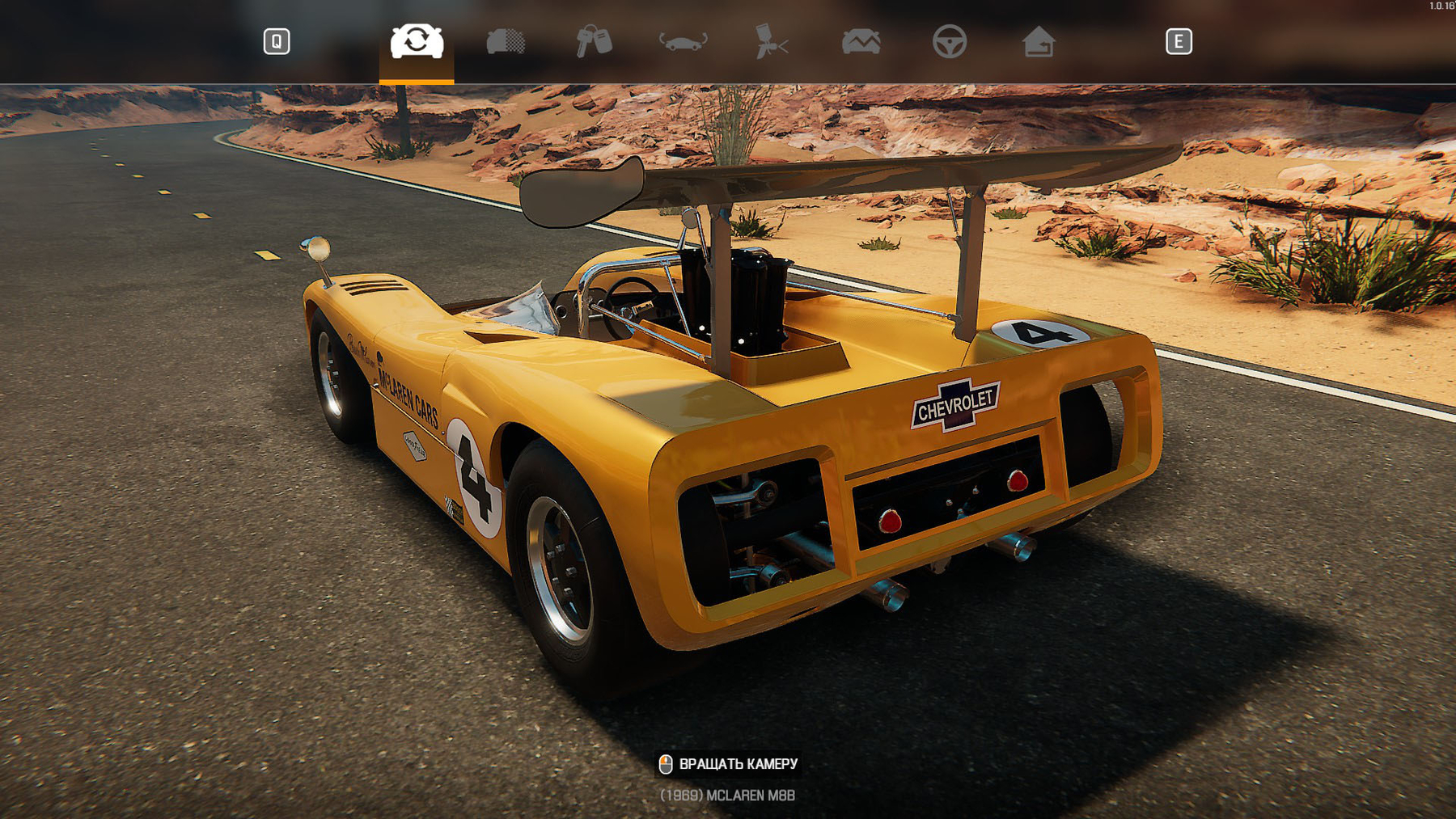This screenshot has height=819, width=1456.
Task: Open the checkered car livery tab
Action: click(506, 41)
